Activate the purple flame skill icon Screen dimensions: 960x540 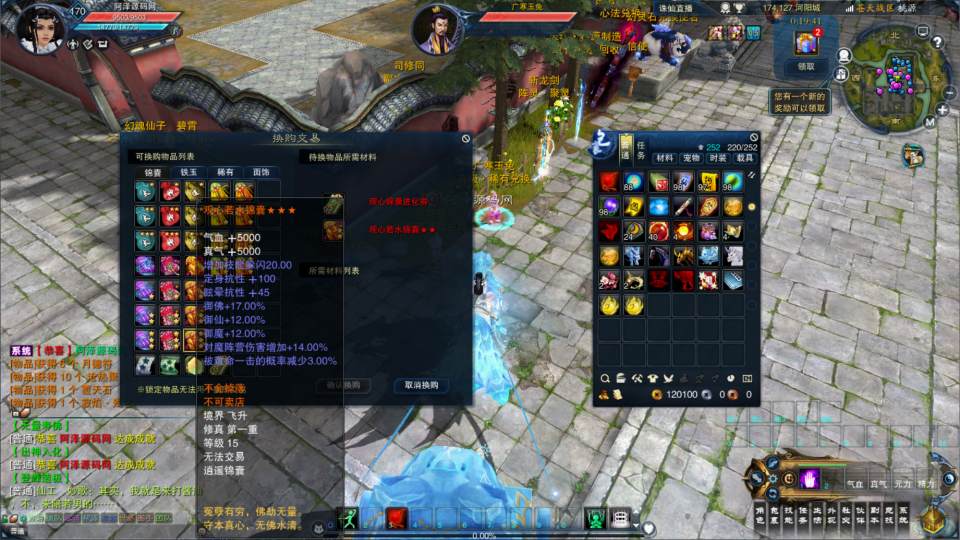coord(808,478)
